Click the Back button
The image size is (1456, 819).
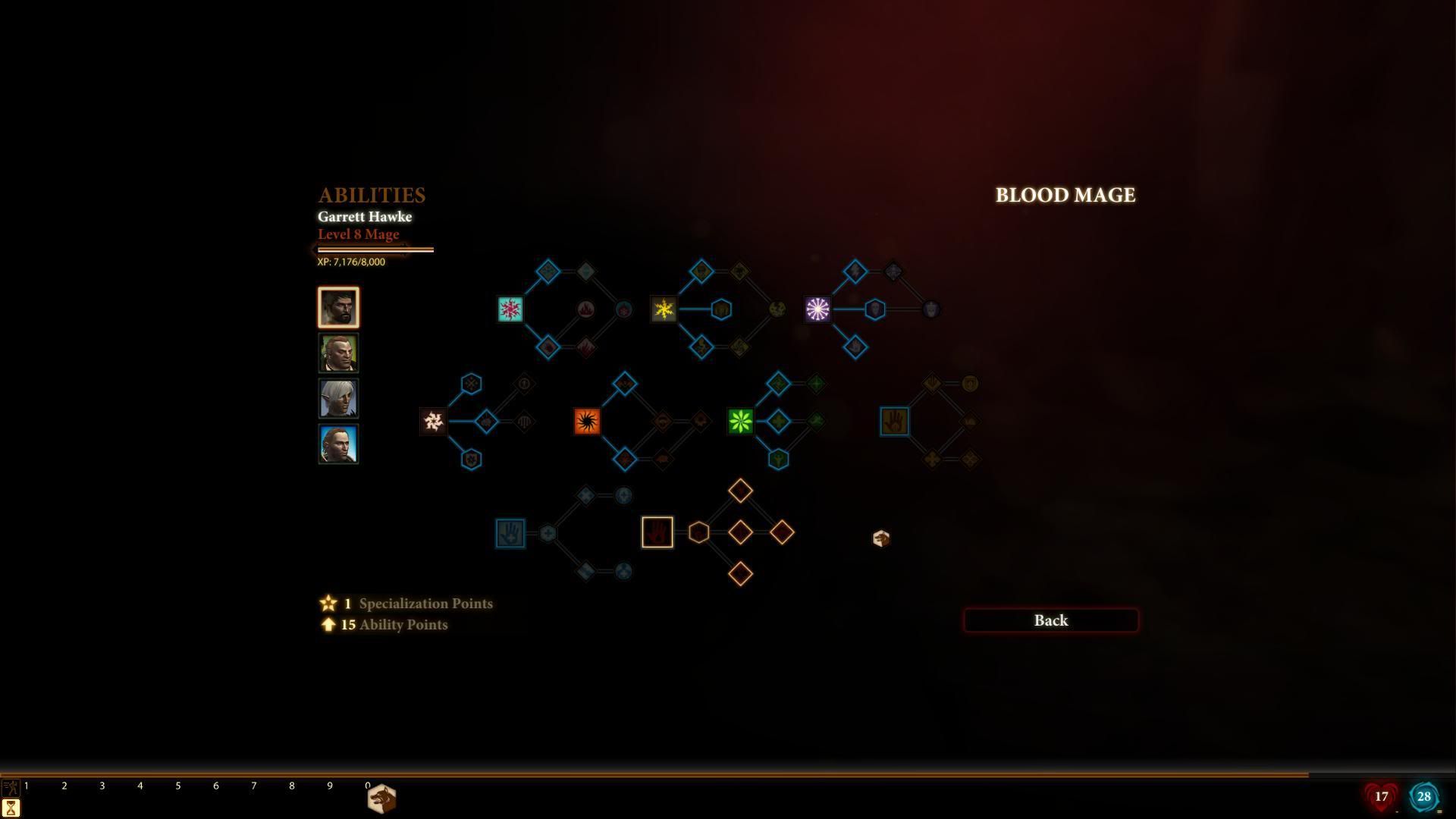(1050, 620)
